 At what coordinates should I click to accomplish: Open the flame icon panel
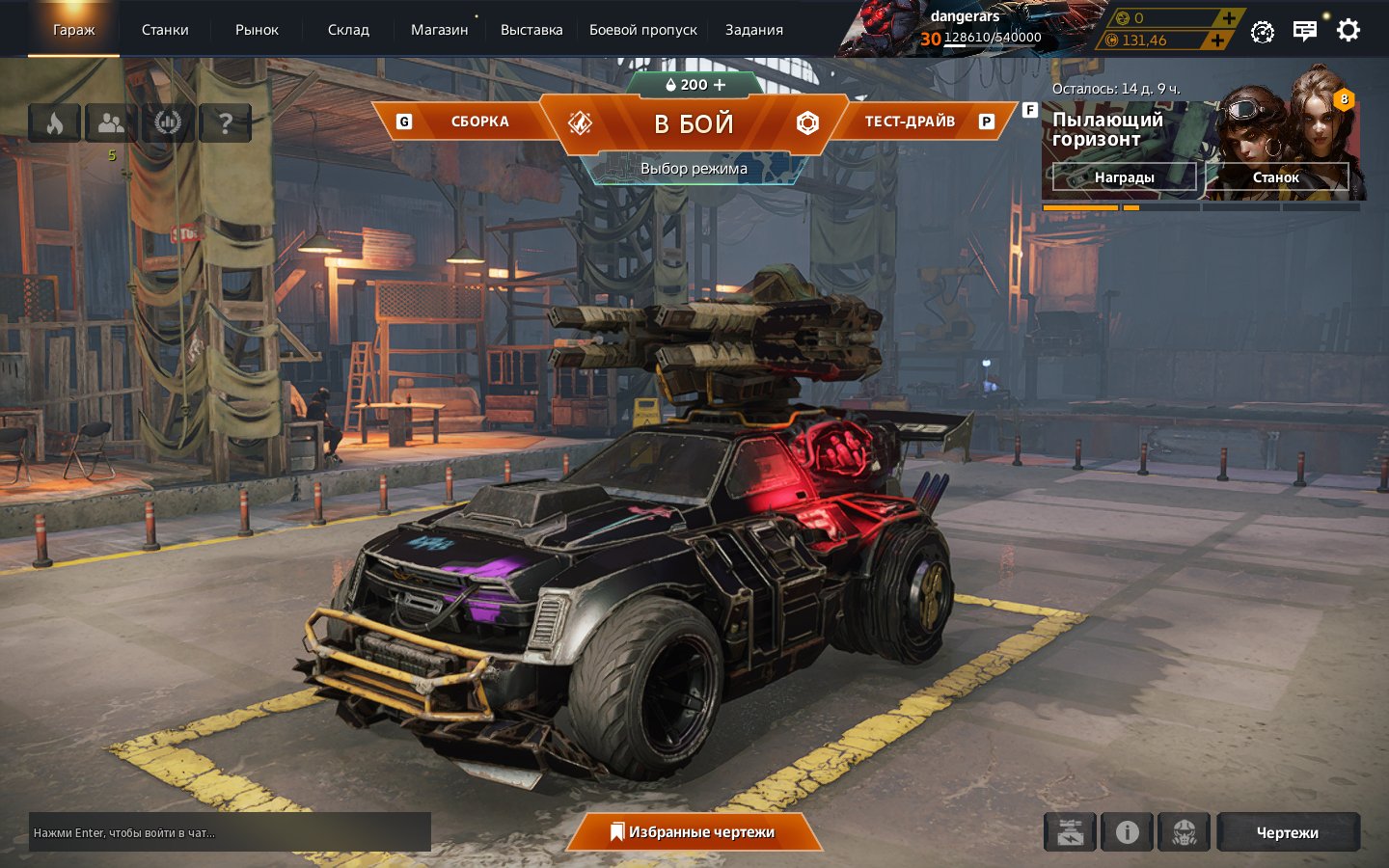click(54, 123)
